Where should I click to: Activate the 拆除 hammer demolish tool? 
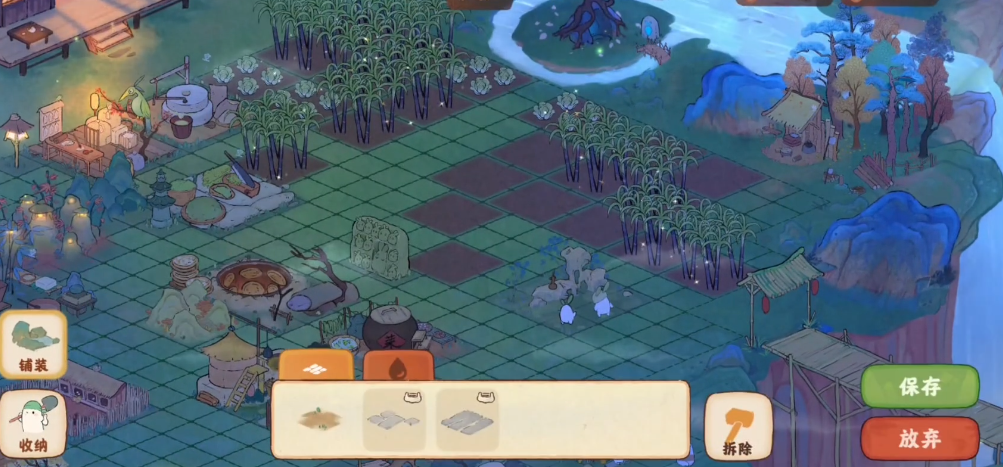(x=738, y=427)
